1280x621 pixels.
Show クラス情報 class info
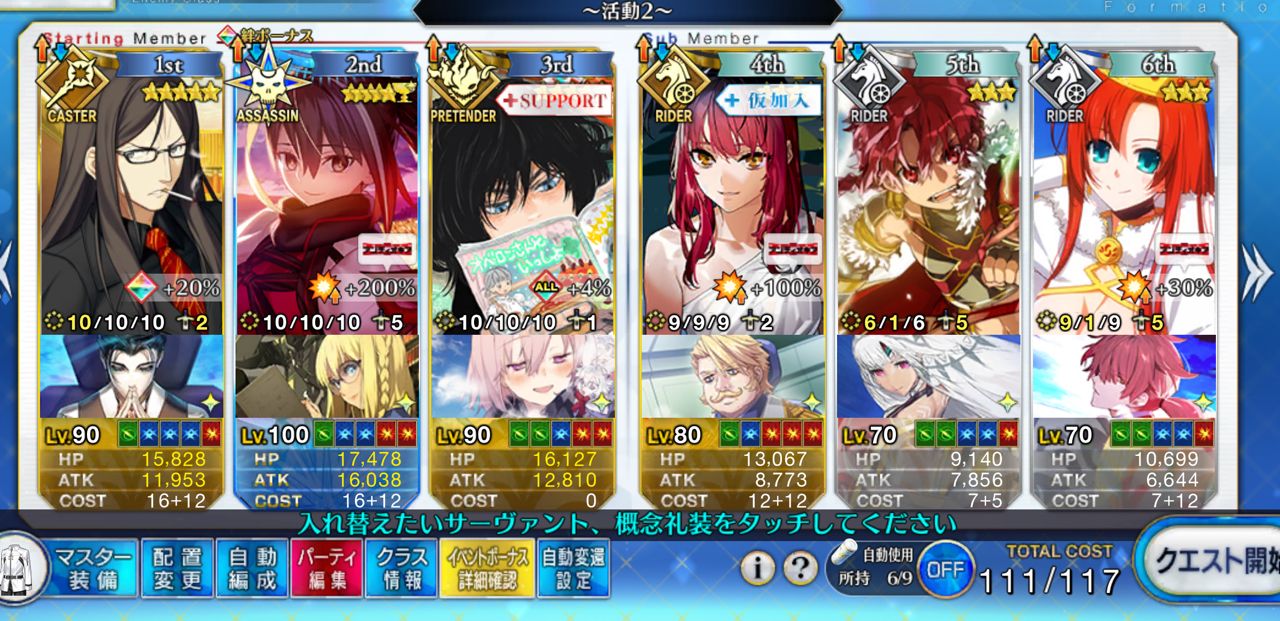(400, 569)
